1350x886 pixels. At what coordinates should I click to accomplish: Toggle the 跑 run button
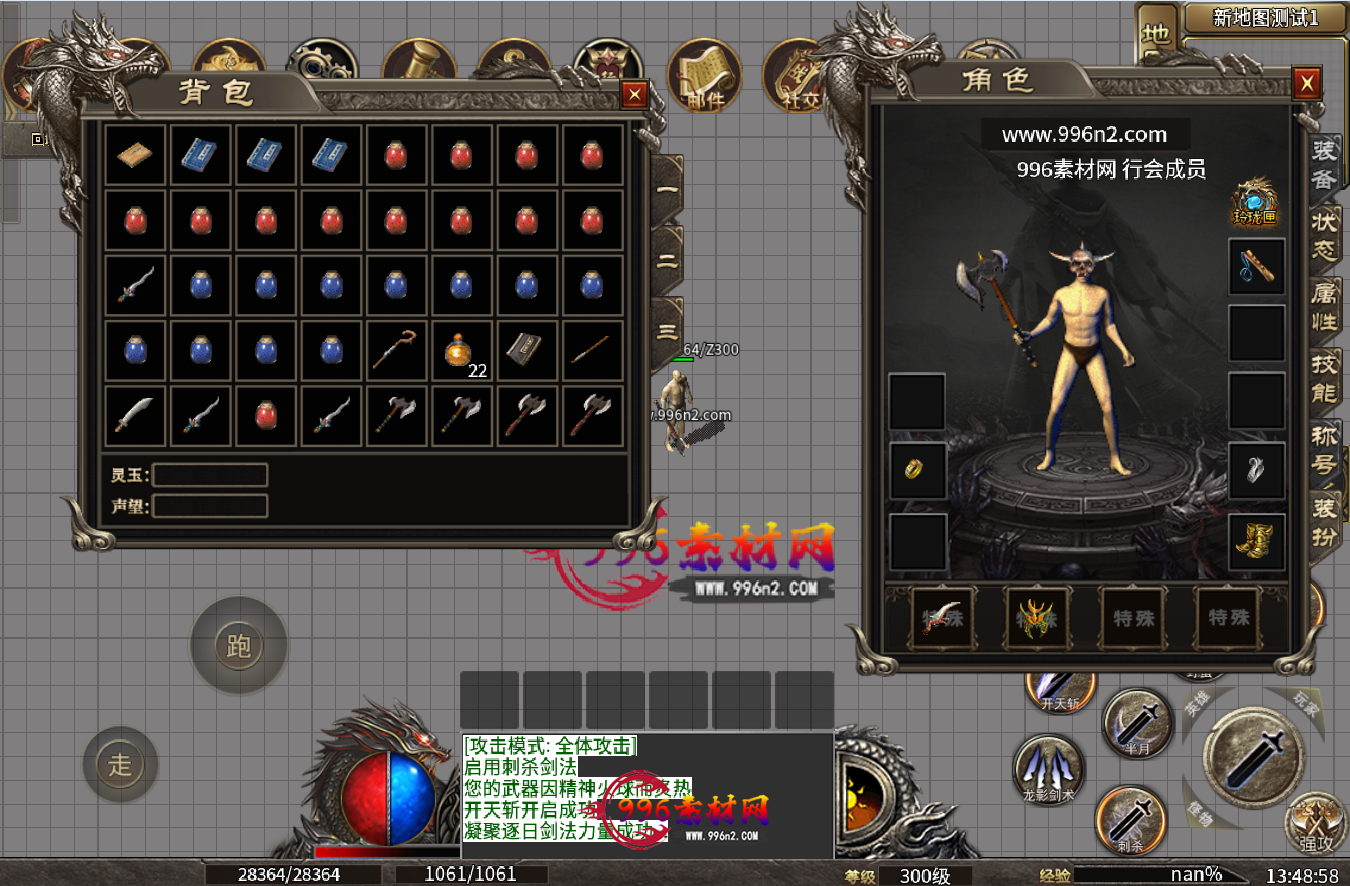tap(238, 646)
